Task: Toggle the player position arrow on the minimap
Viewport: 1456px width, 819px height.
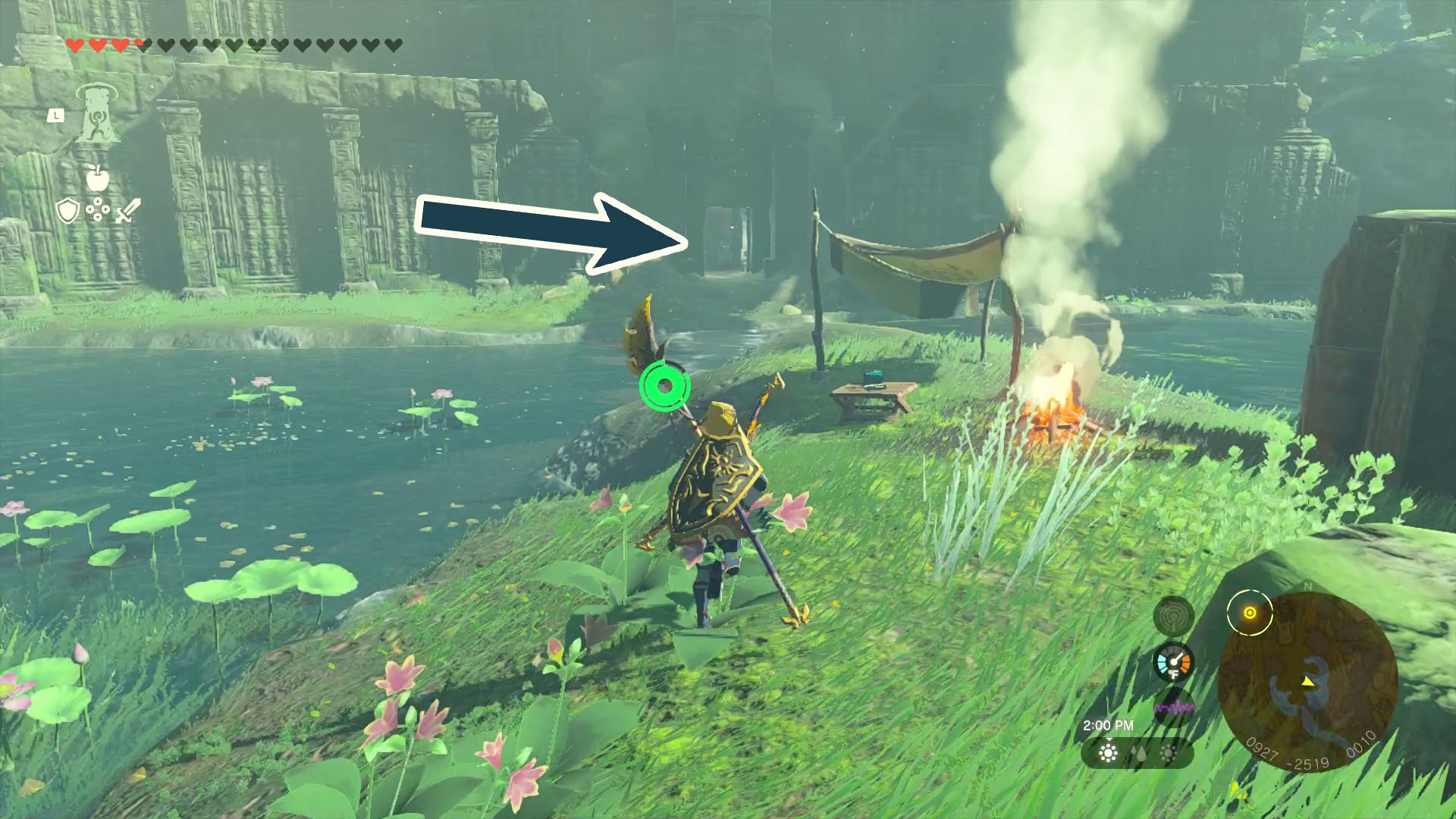Action: click(x=1308, y=683)
